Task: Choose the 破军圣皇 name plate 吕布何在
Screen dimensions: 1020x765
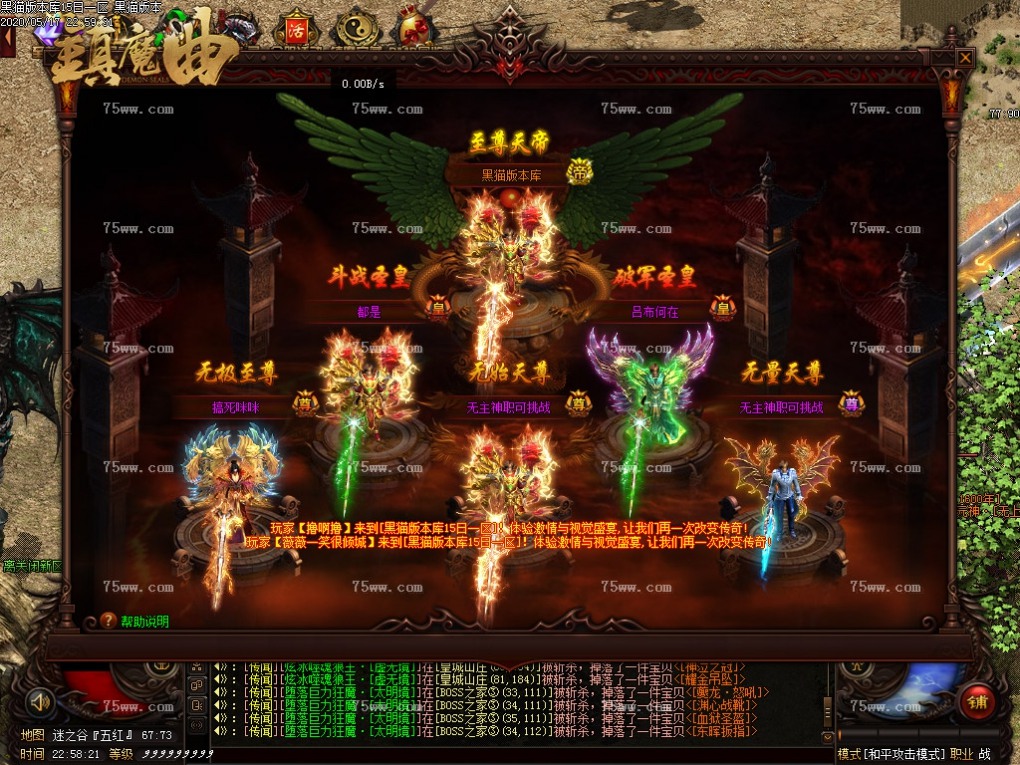Action: 654,311
